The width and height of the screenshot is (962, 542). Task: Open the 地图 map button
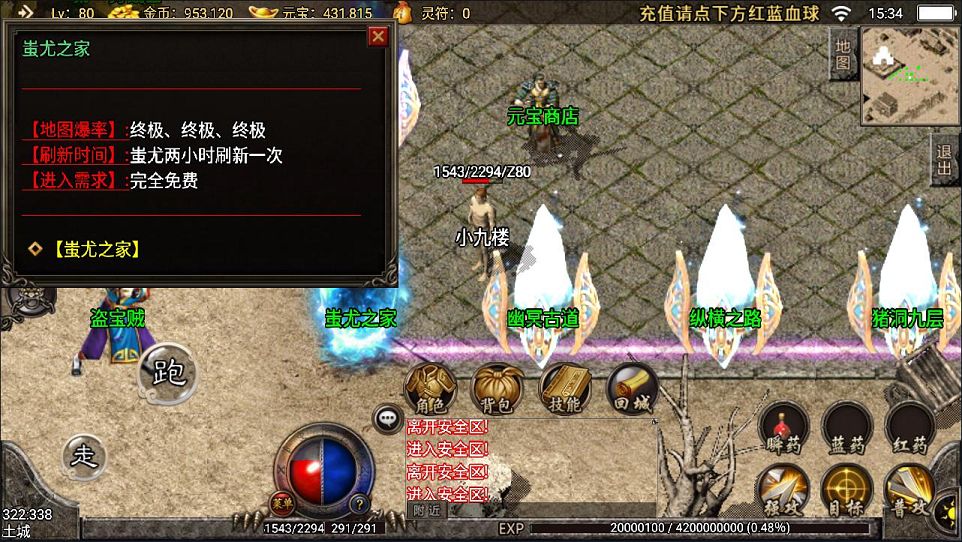[x=843, y=54]
